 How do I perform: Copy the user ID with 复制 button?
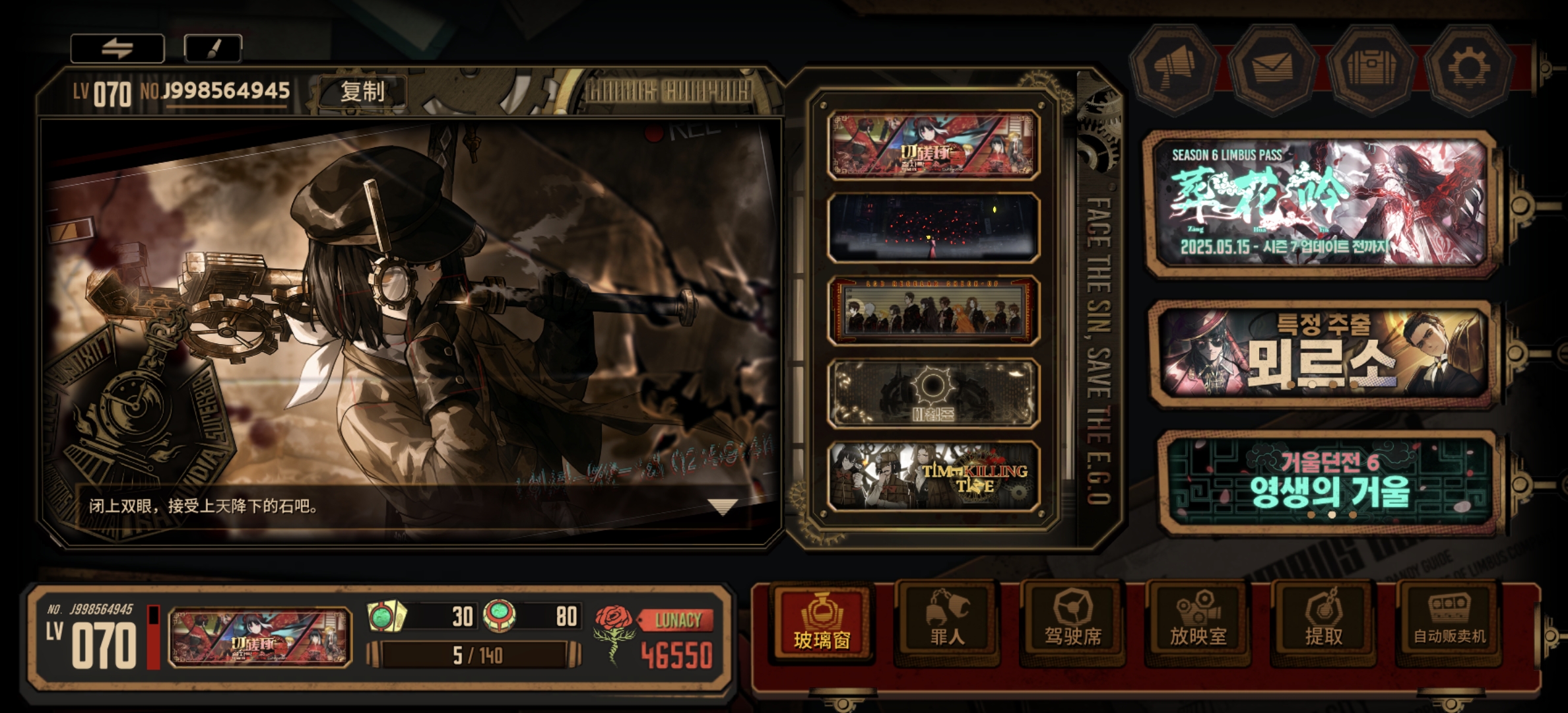point(362,91)
